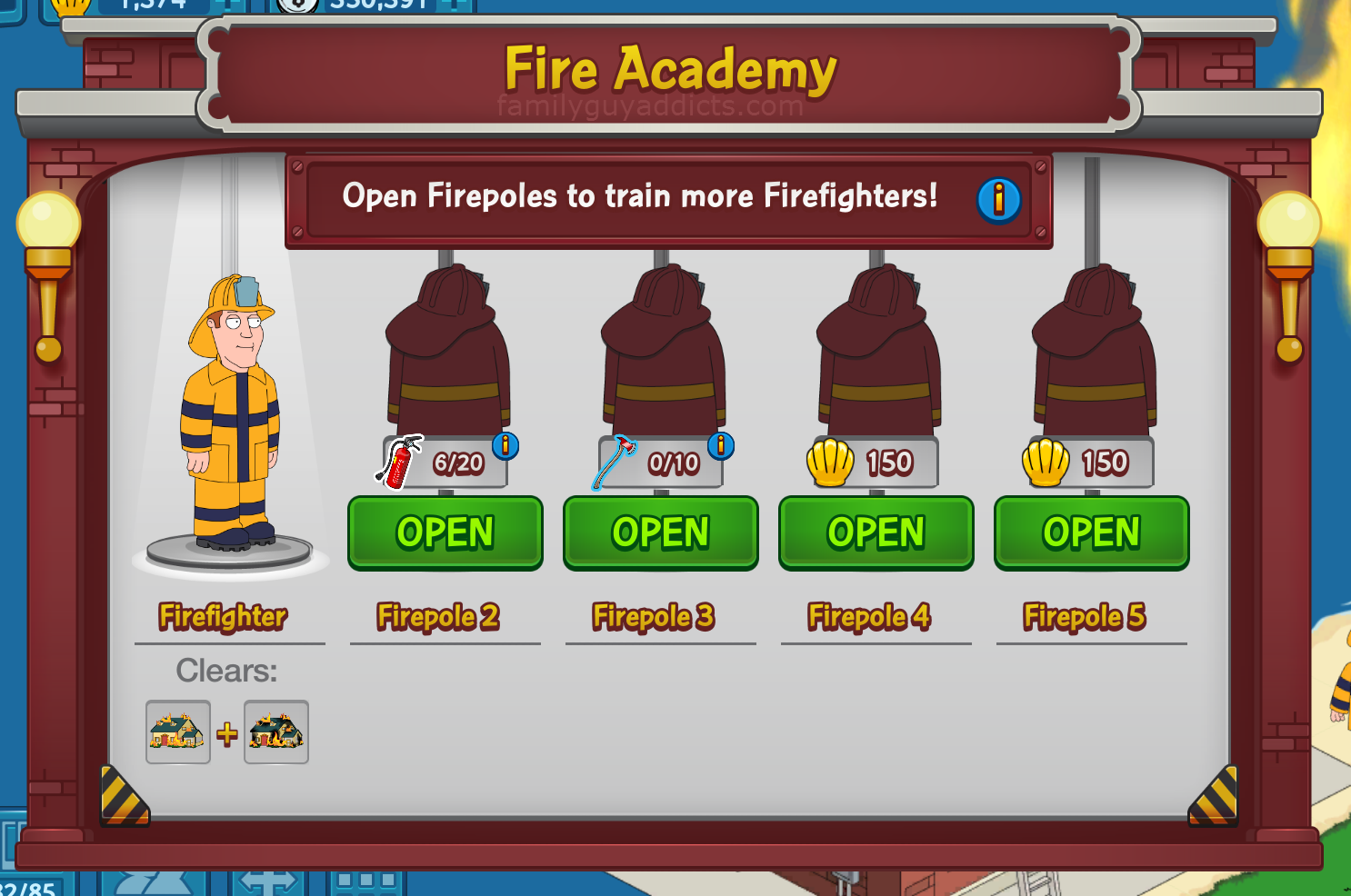Select the second burning house clear icon
This screenshot has height=896, width=1351.
pyautogui.click(x=276, y=732)
